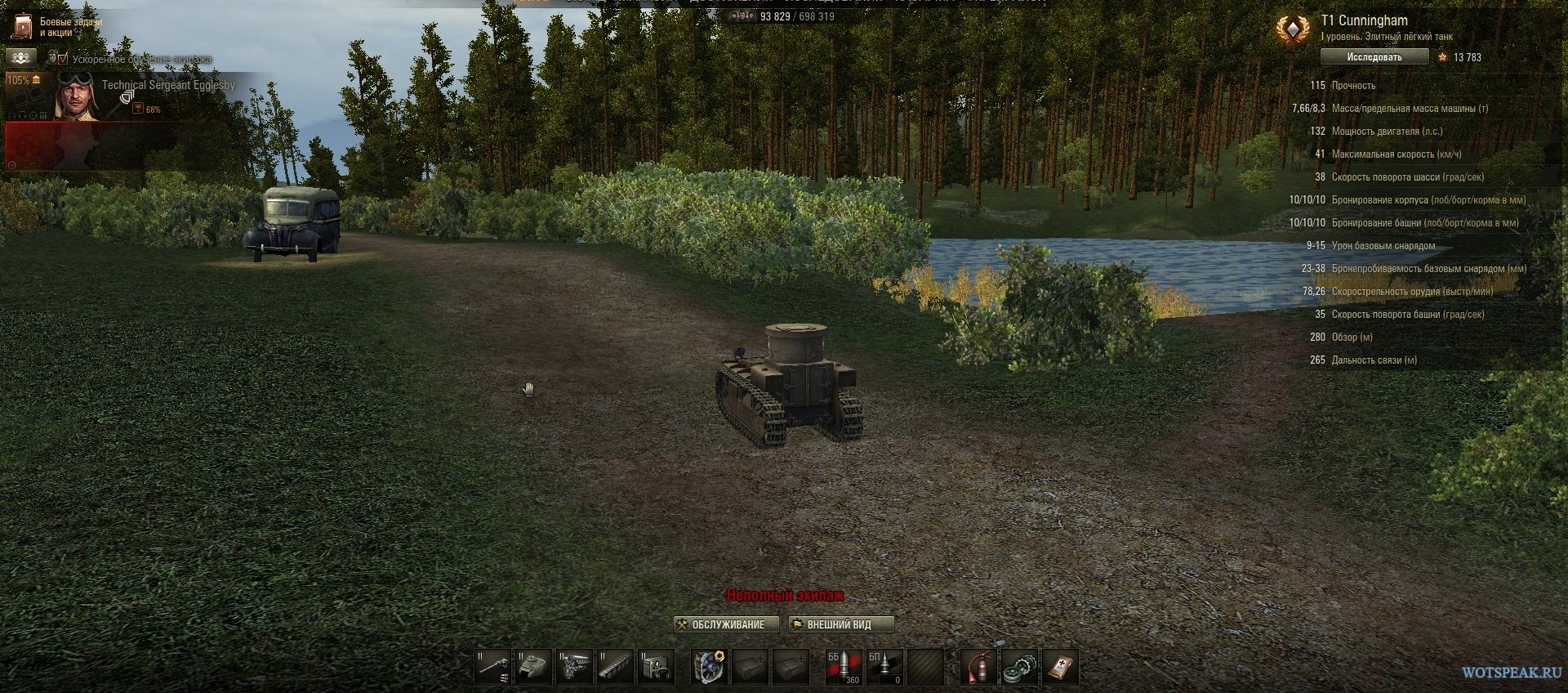The image size is (1568, 693).
Task: Open the engine module slot
Action: (575, 667)
